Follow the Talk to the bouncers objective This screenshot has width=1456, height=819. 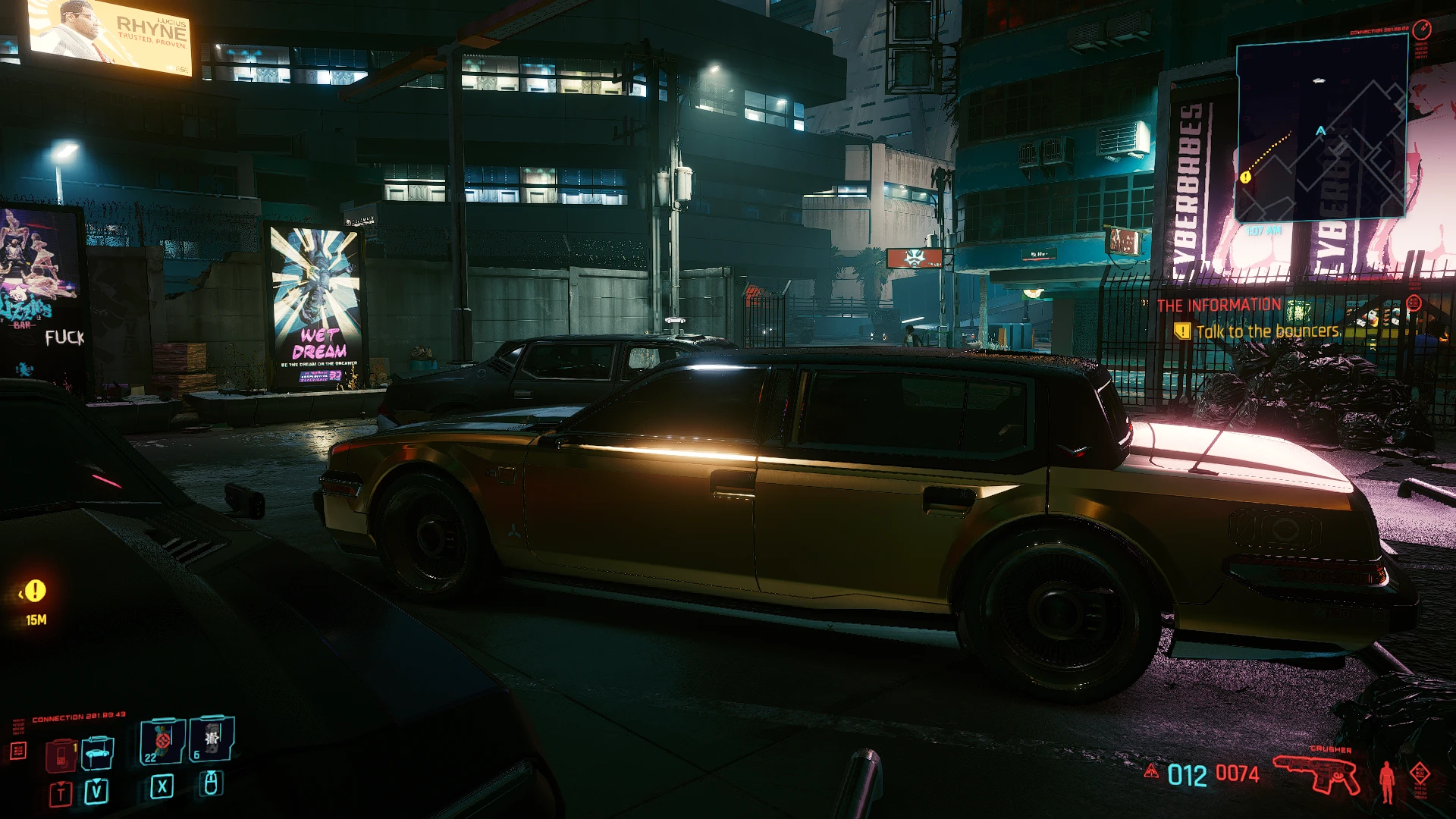pos(1268,331)
